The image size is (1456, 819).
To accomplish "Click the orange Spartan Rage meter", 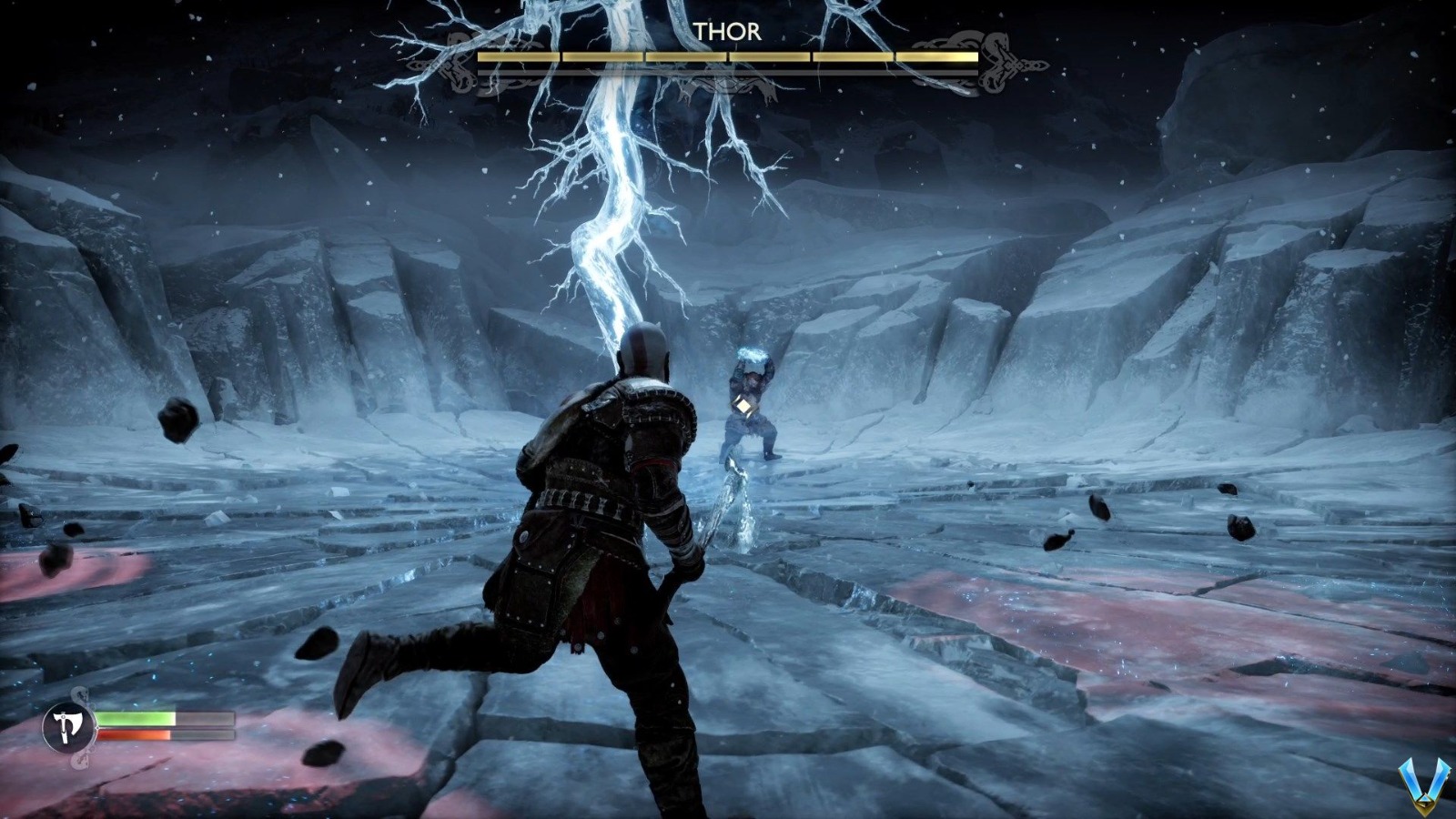I will coord(132,734).
